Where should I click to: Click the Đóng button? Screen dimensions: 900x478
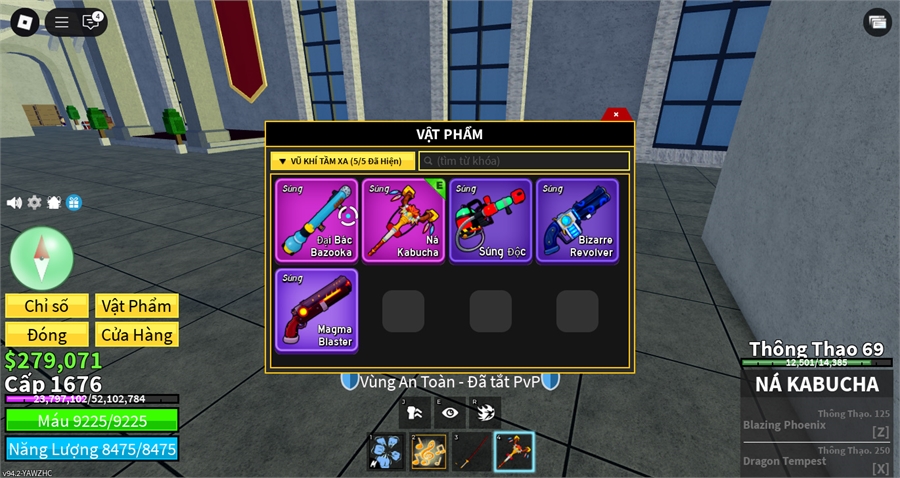coord(47,335)
